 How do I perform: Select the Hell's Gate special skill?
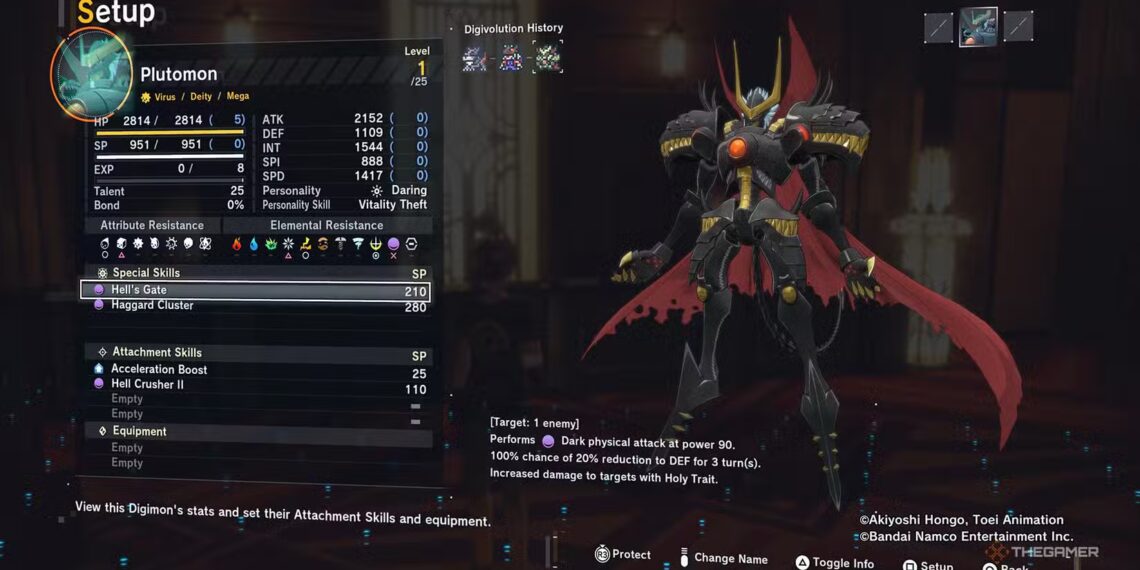[255, 291]
